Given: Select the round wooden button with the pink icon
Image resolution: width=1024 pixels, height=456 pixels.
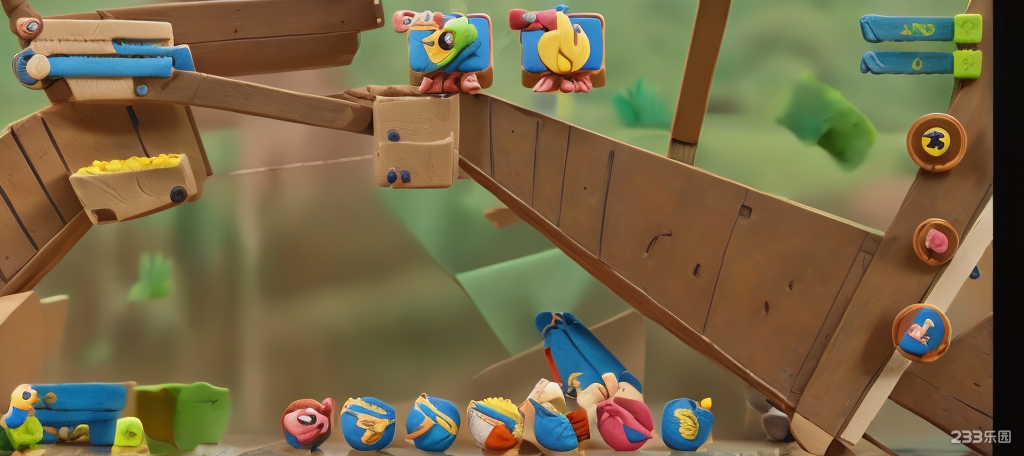Looking at the screenshot, I should pos(936,241).
